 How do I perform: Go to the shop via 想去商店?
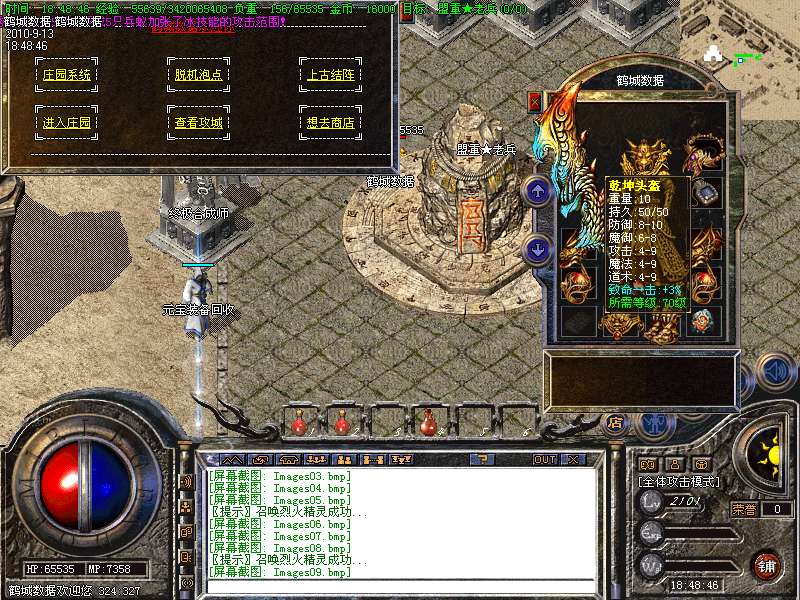(329, 123)
